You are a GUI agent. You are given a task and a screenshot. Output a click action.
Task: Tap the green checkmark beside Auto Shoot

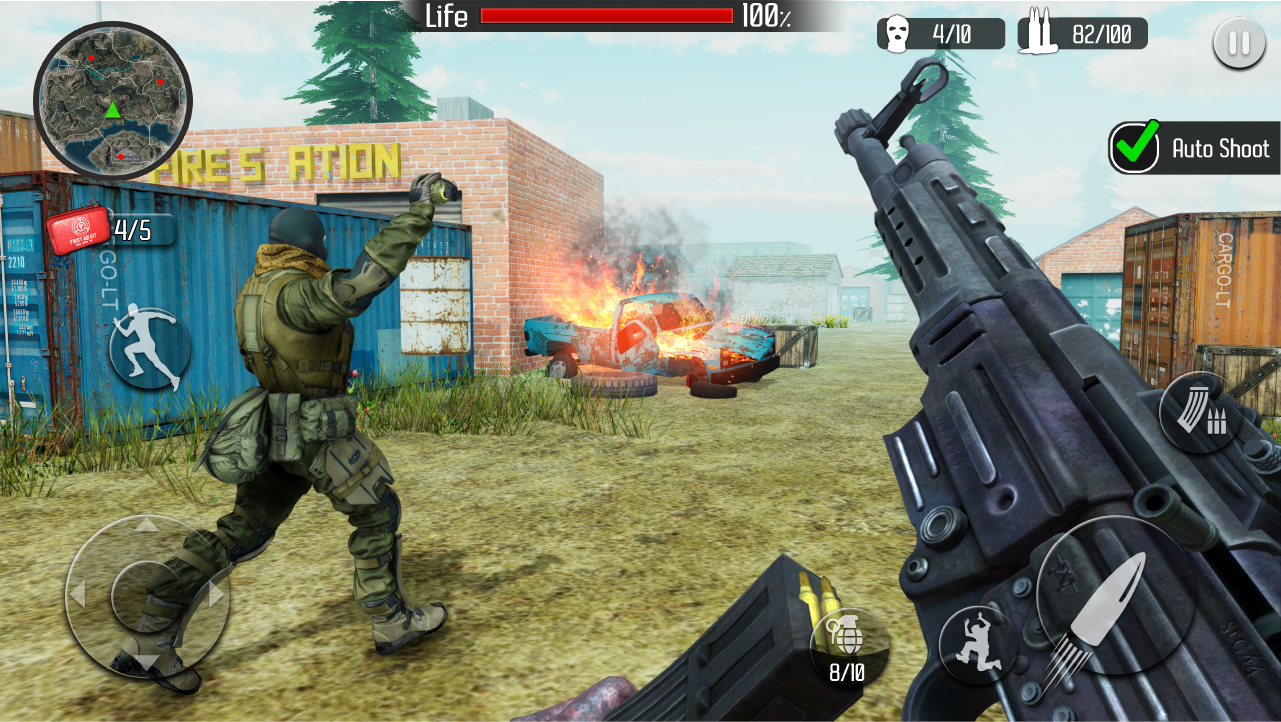[1136, 149]
